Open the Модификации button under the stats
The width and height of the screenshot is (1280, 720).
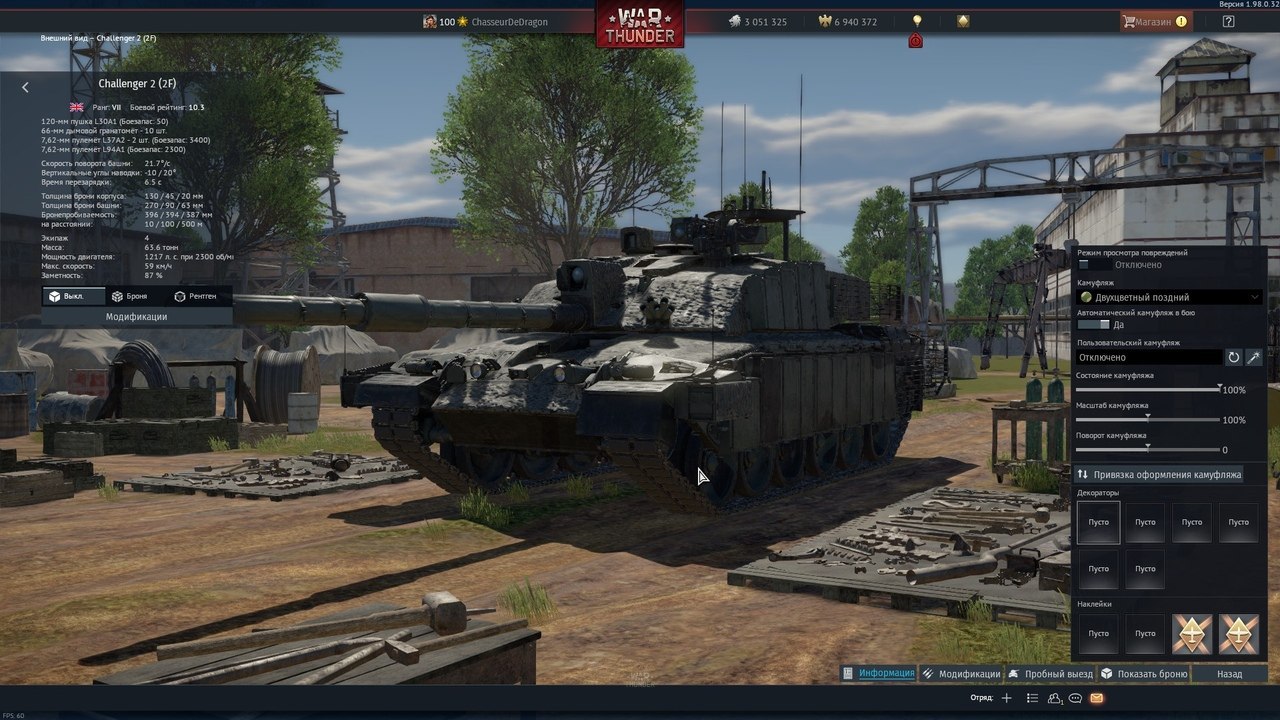(x=136, y=316)
